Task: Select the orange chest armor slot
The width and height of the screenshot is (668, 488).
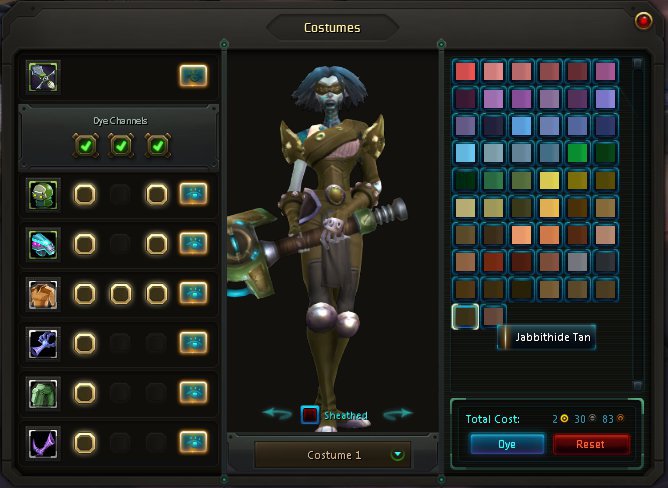Action: 44,293
